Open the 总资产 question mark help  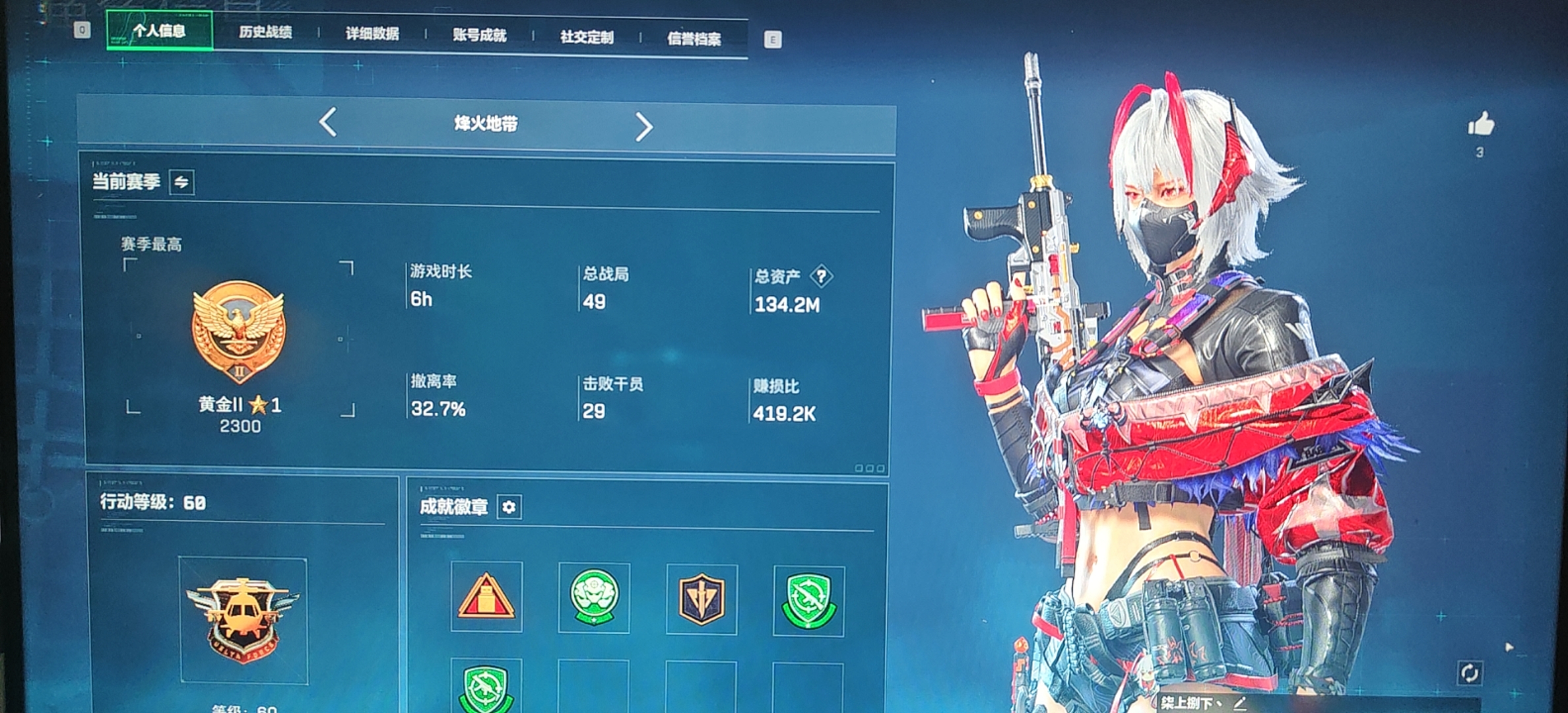[821, 276]
